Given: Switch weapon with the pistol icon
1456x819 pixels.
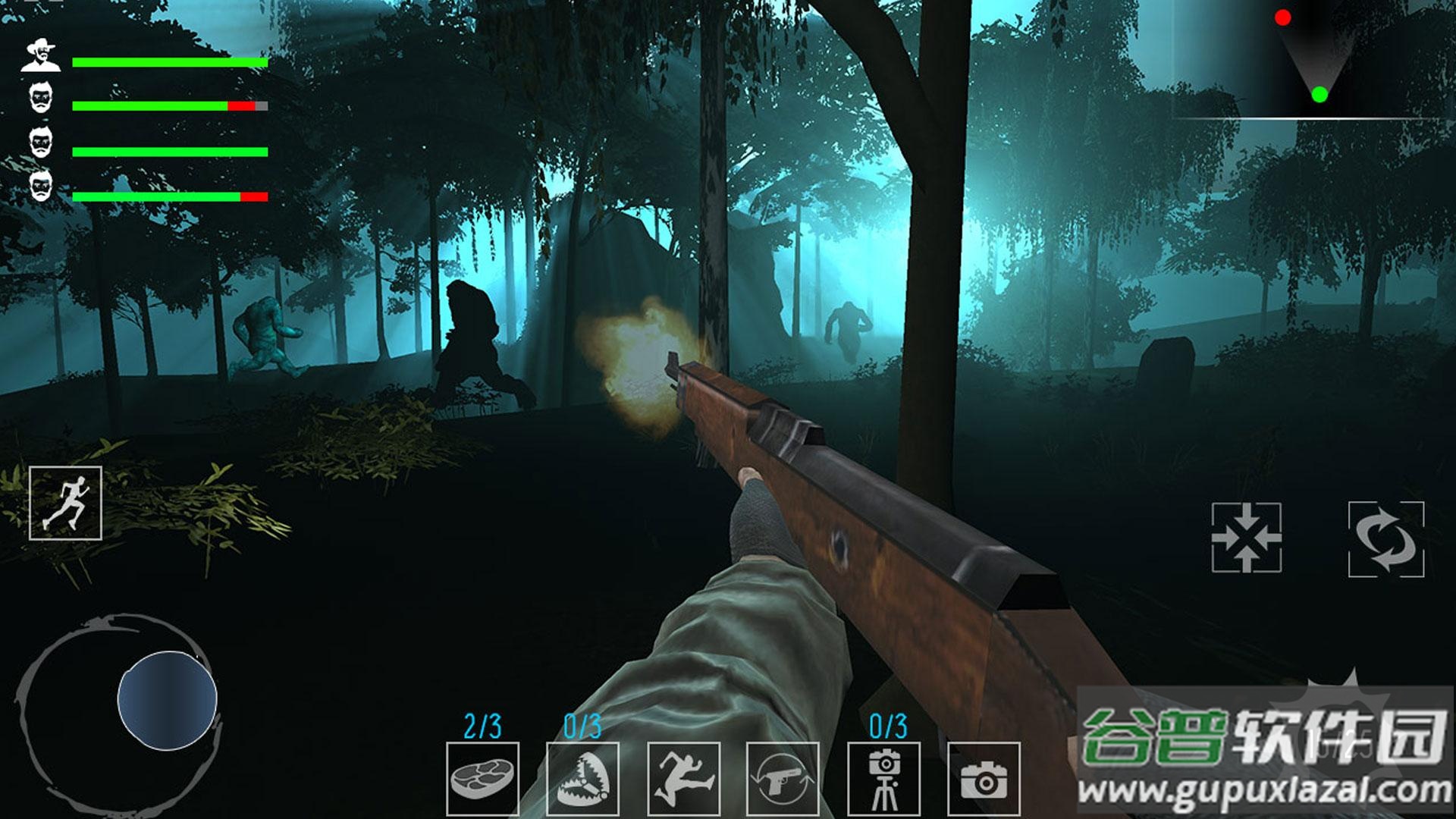Looking at the screenshot, I should [783, 779].
